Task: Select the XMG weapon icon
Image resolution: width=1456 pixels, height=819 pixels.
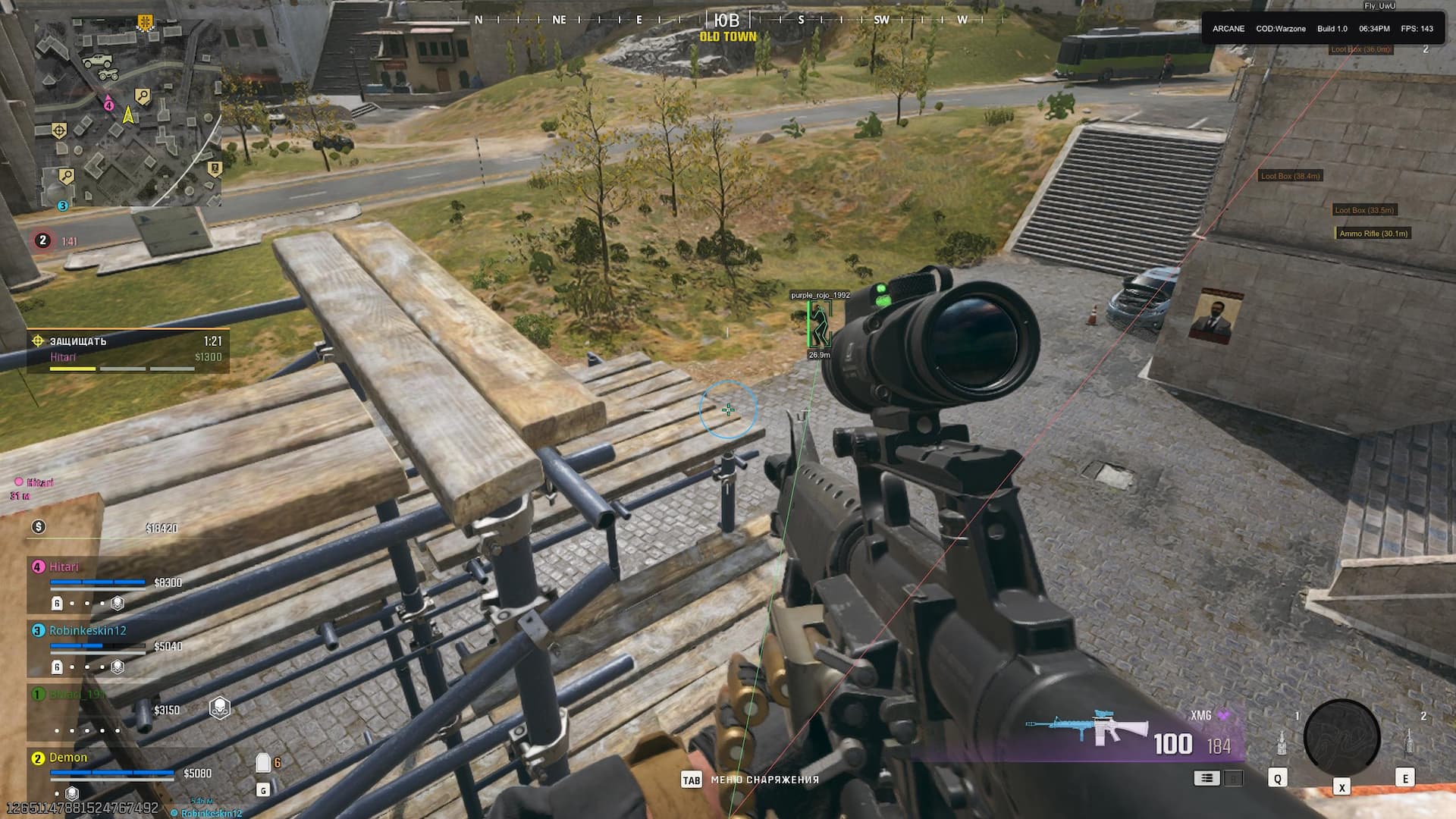Action: tap(1086, 730)
